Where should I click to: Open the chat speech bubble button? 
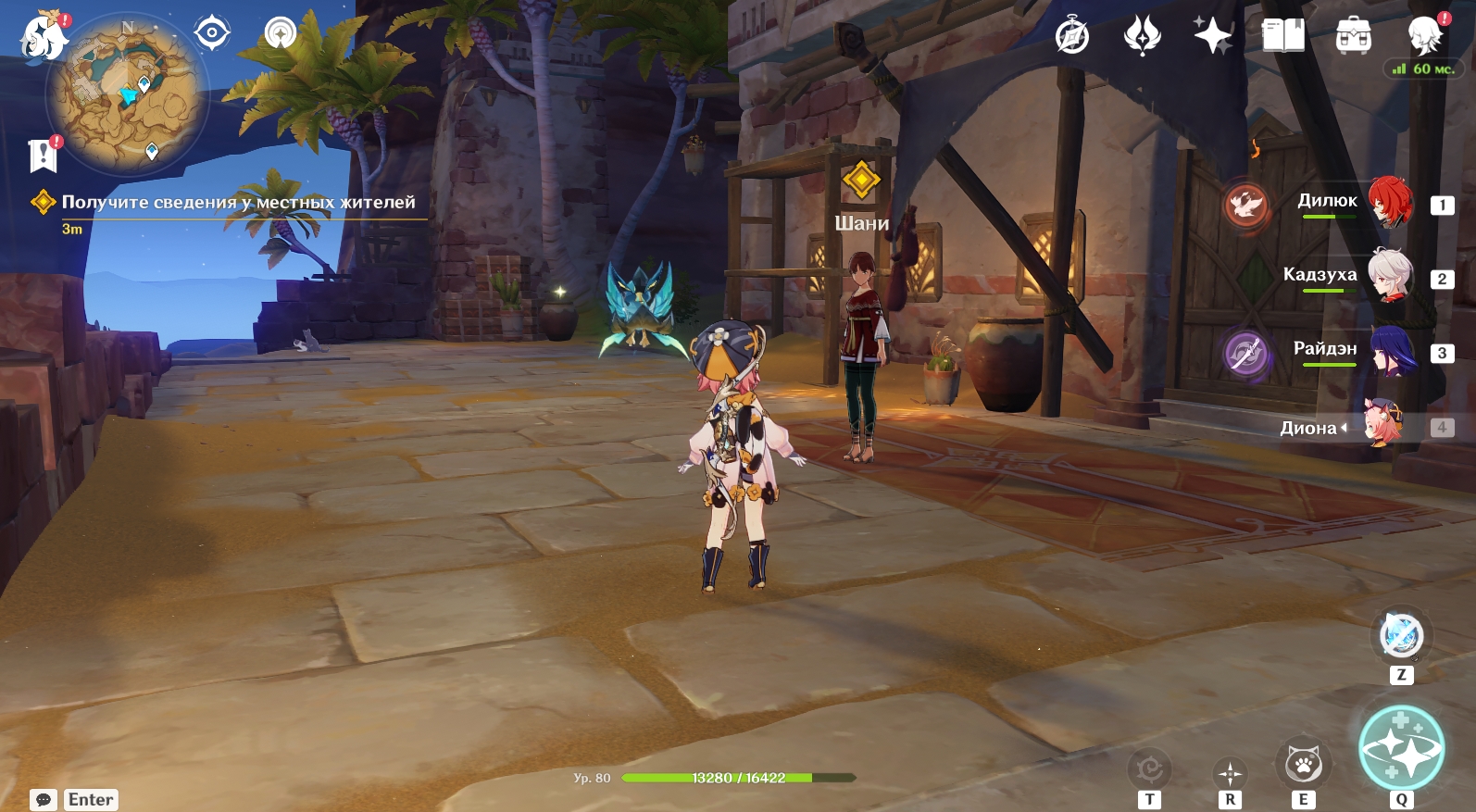(44, 799)
